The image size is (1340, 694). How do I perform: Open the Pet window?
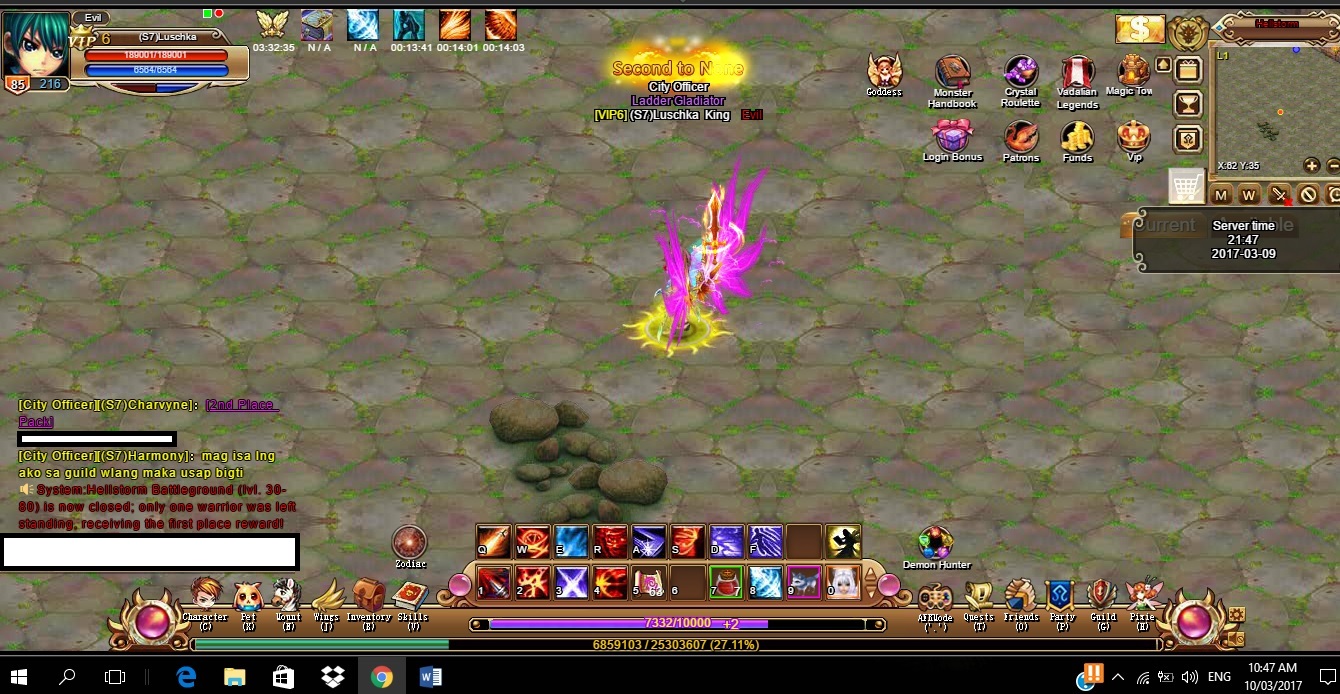pos(247,597)
